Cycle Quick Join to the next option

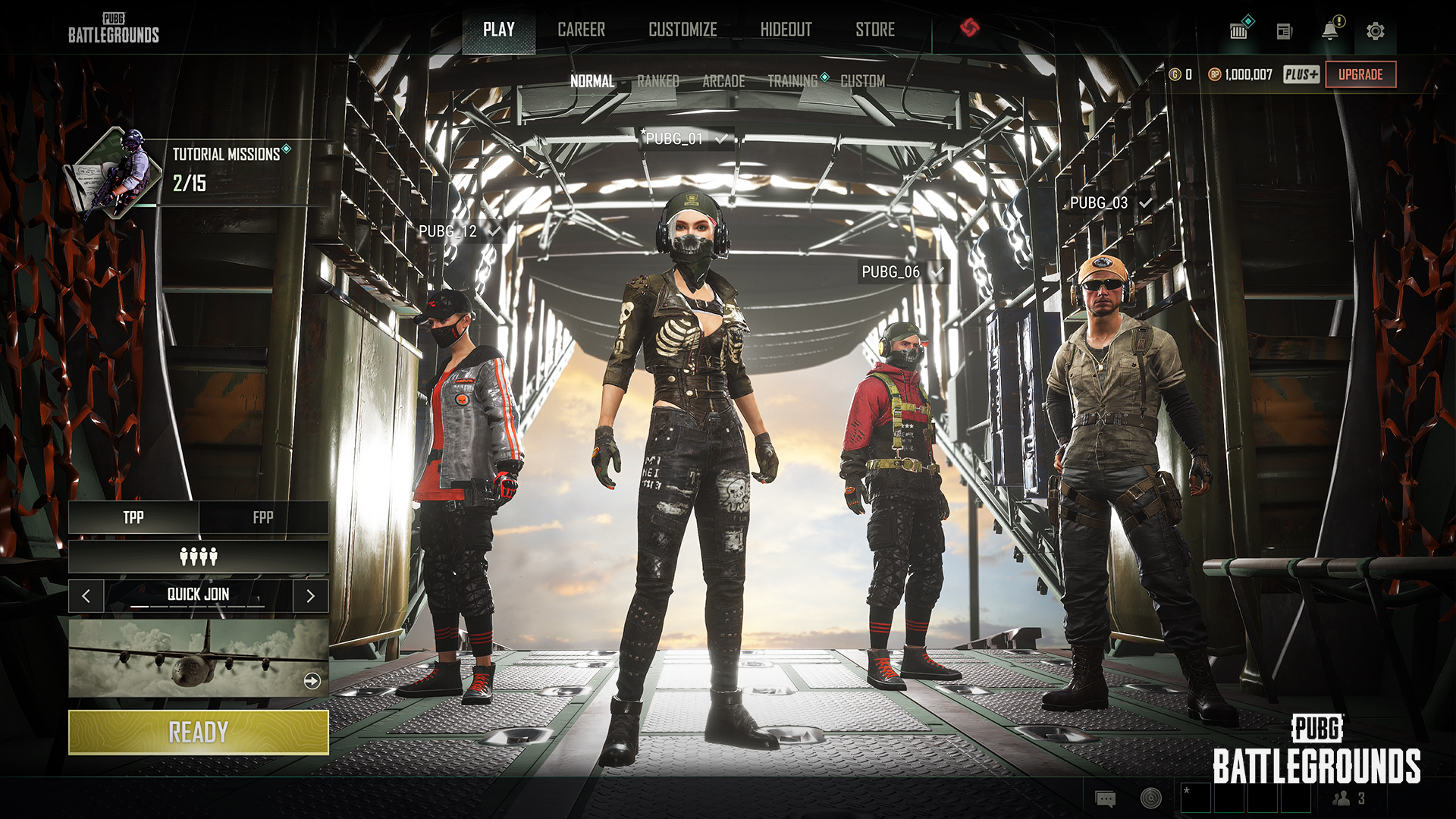pos(310,596)
